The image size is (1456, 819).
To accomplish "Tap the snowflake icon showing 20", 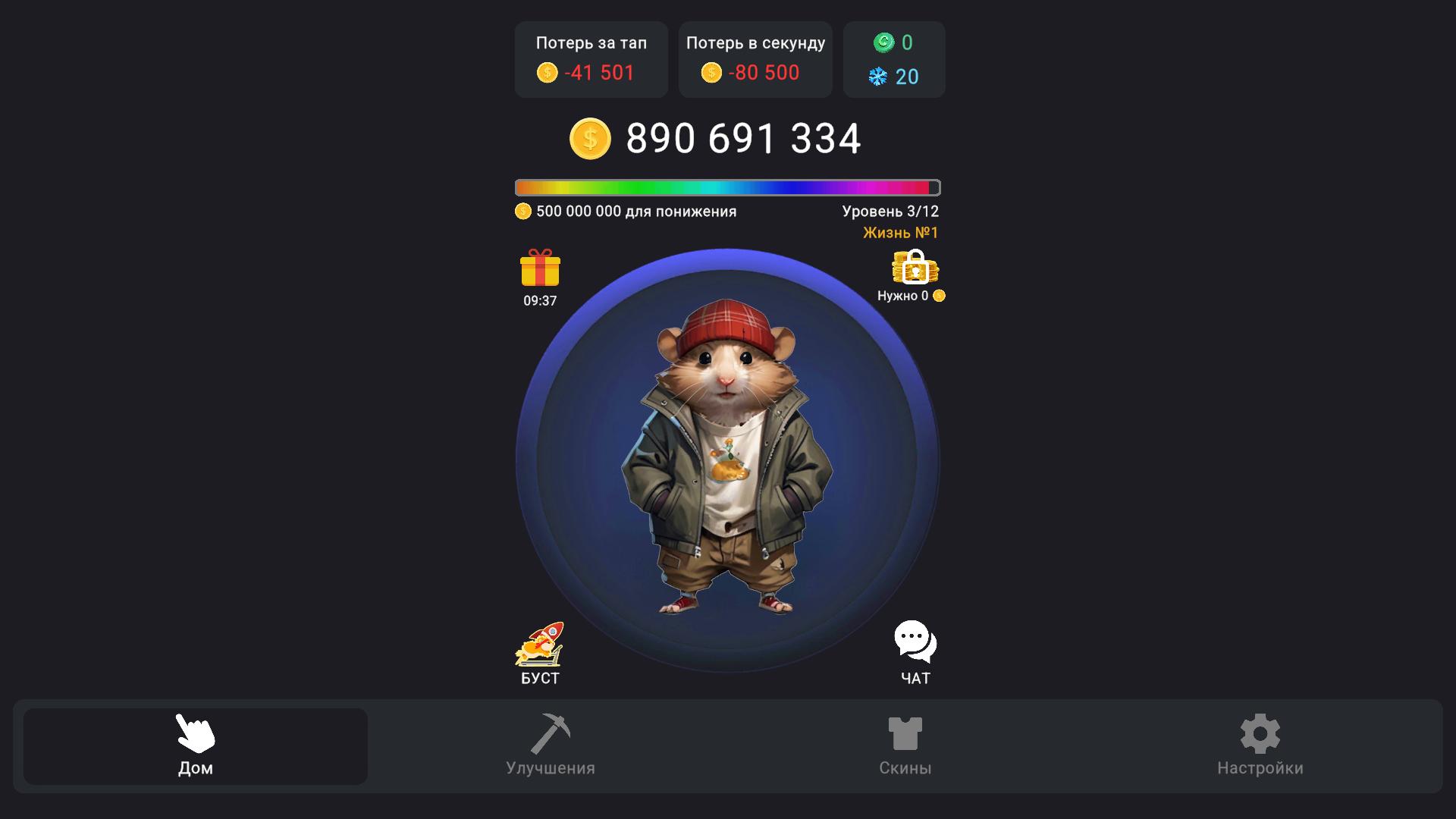I will (878, 76).
